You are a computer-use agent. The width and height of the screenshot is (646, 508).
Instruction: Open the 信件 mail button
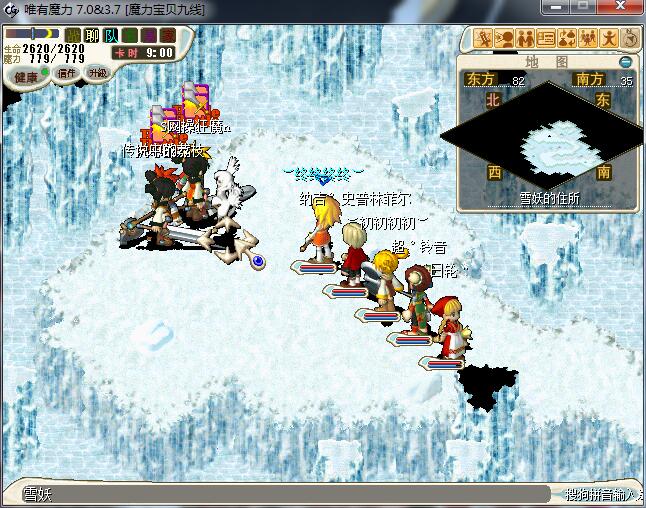pos(68,73)
